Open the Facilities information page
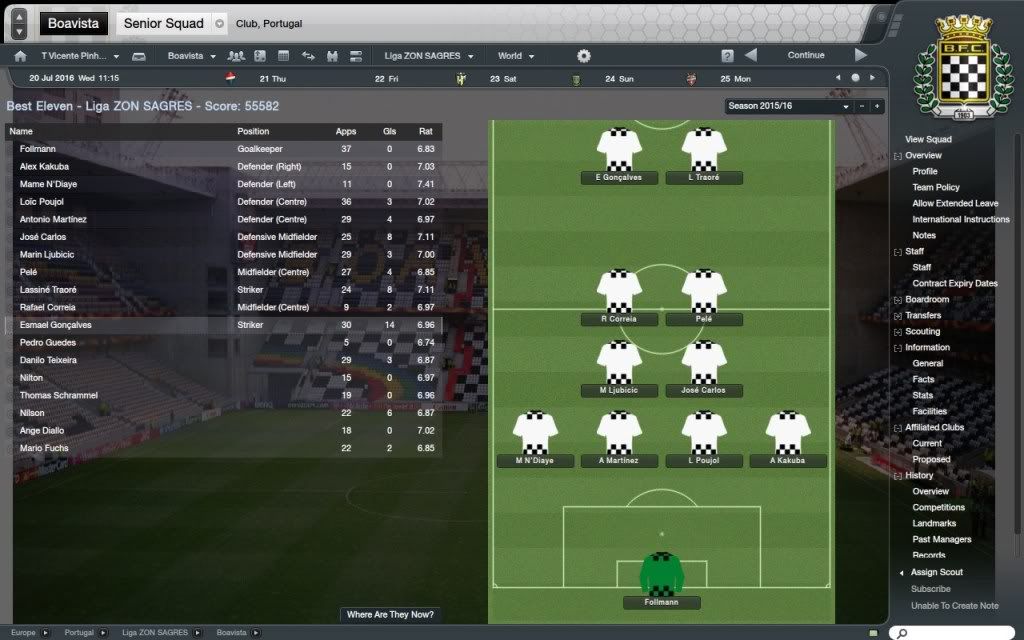 [x=929, y=412]
